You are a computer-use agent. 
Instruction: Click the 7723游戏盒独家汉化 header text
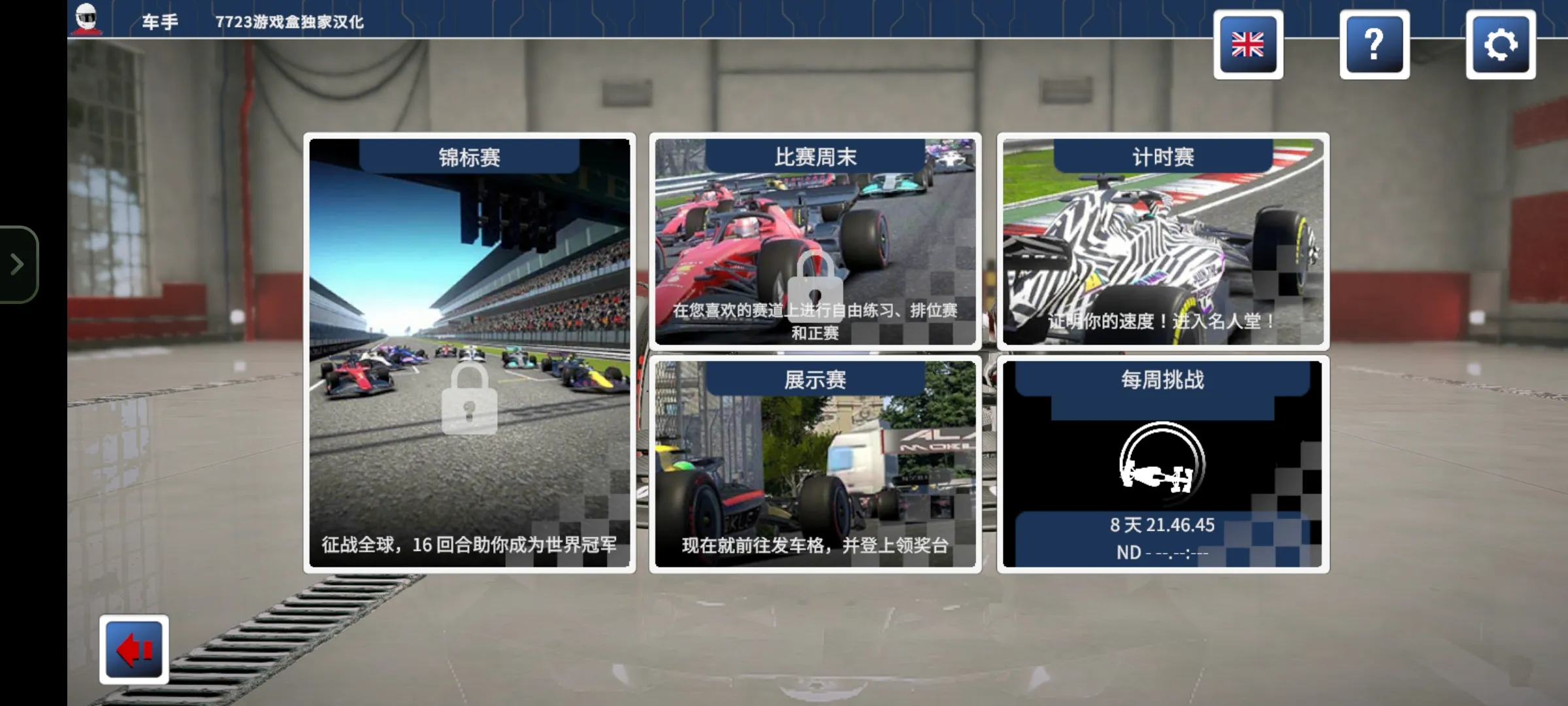click(x=290, y=20)
